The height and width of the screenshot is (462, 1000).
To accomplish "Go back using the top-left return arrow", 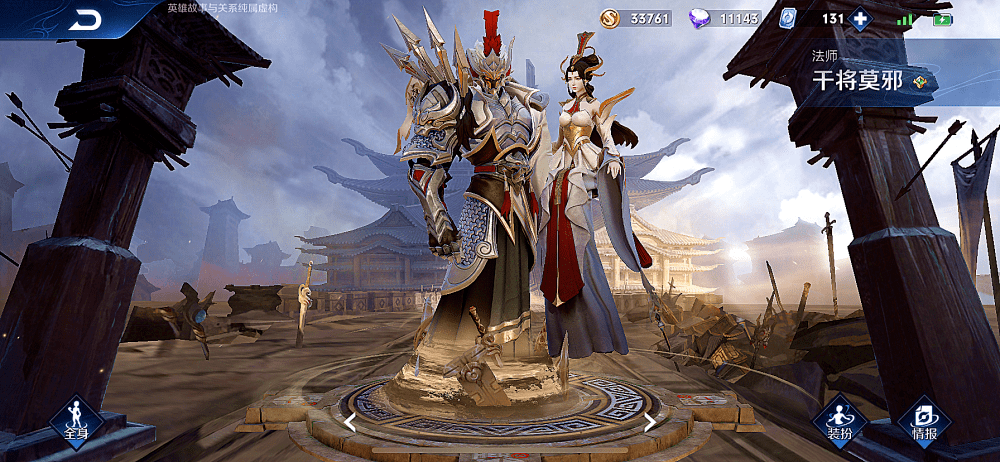I will tap(88, 19).
